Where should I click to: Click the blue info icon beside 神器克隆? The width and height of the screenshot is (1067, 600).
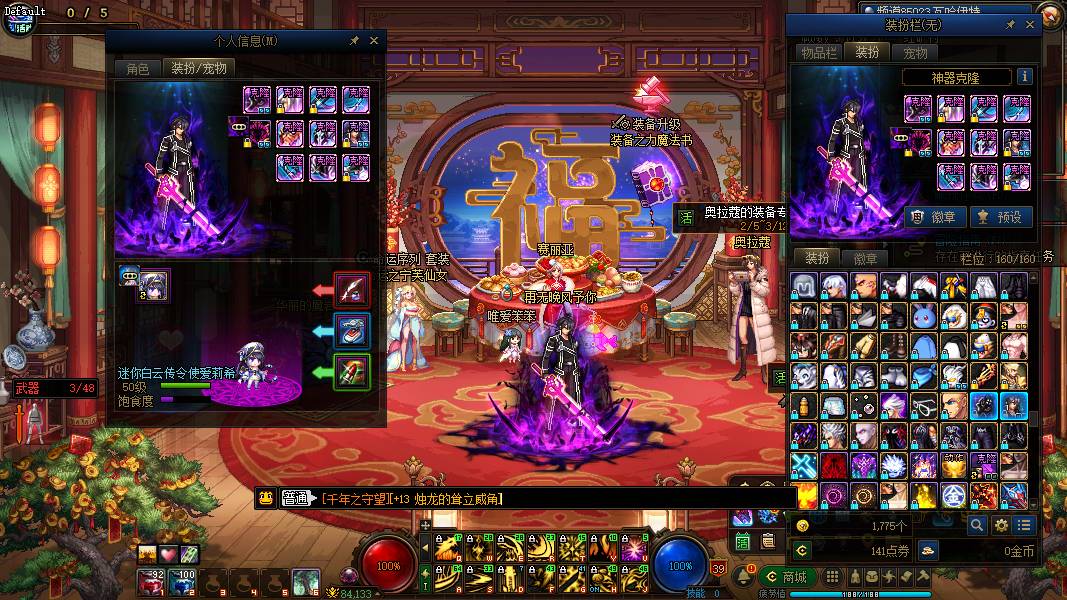[x=1024, y=77]
